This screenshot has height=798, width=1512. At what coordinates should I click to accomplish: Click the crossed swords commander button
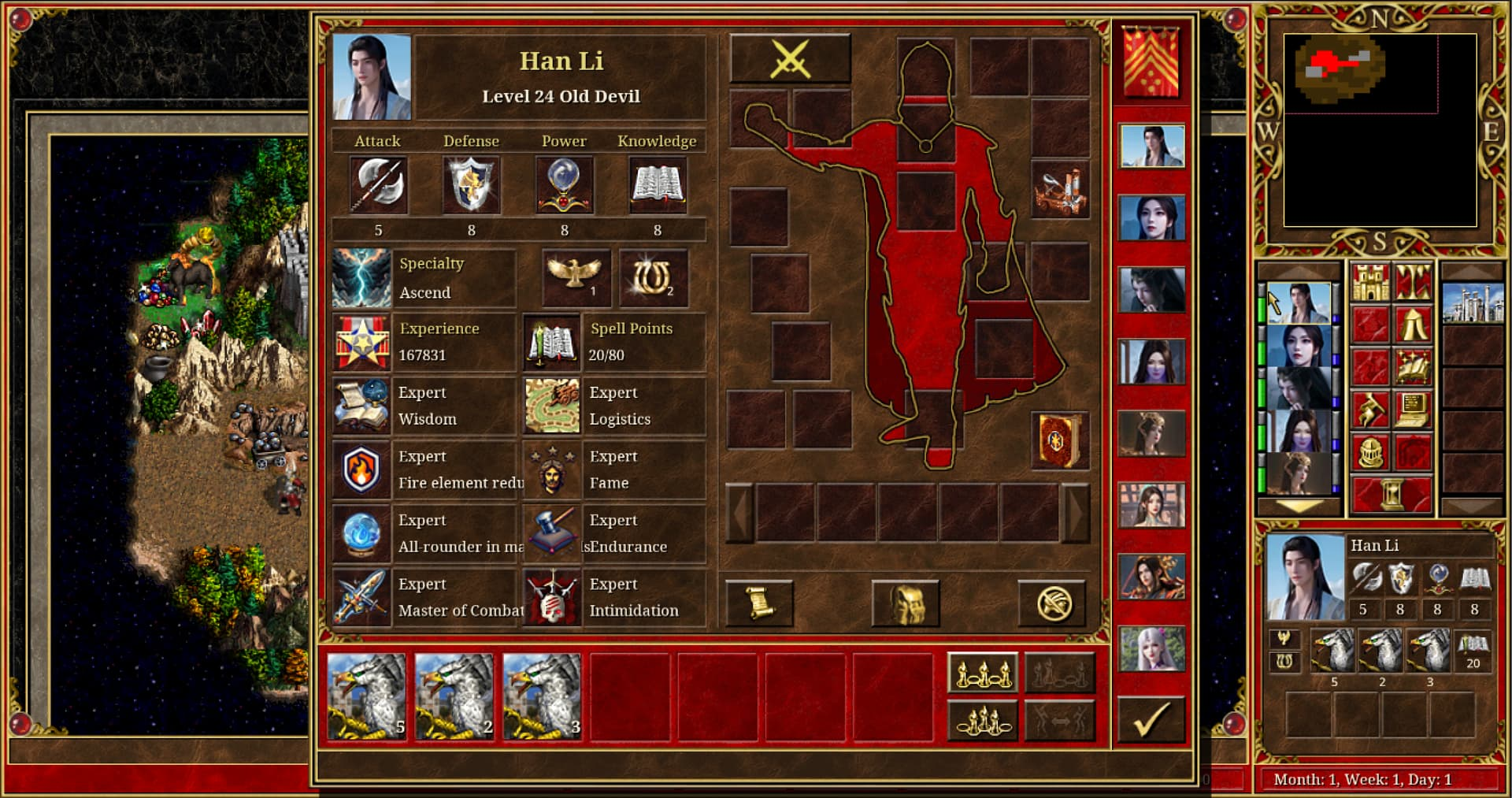pos(790,58)
